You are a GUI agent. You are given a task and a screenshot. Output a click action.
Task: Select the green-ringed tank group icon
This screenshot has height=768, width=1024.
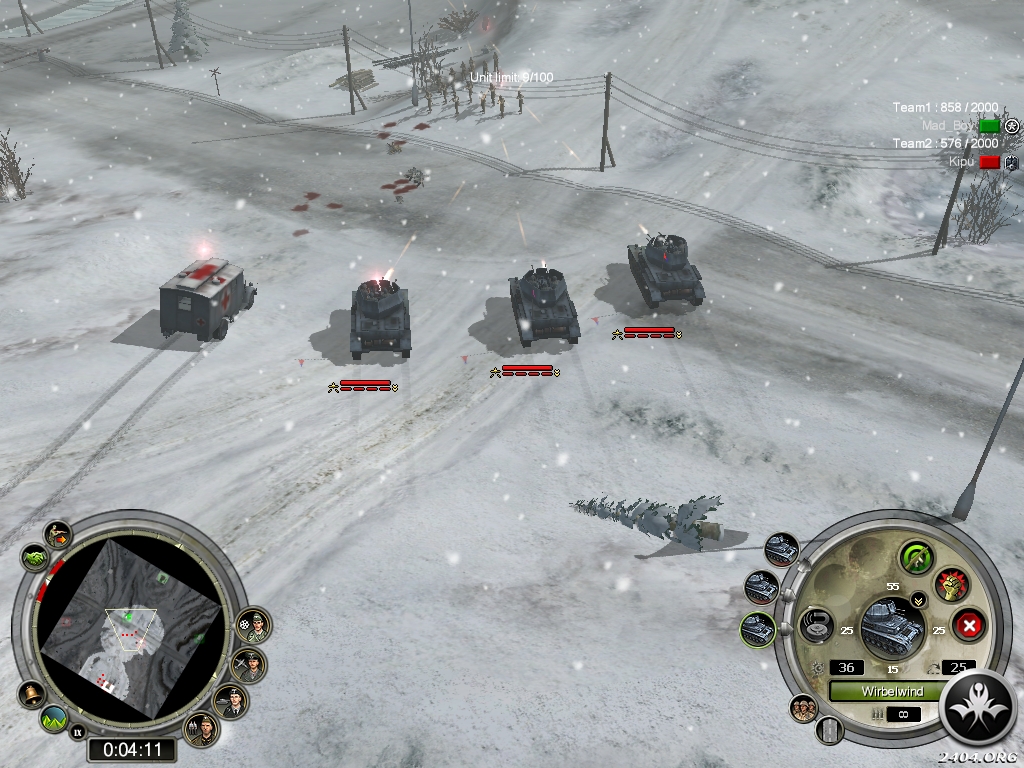757,629
